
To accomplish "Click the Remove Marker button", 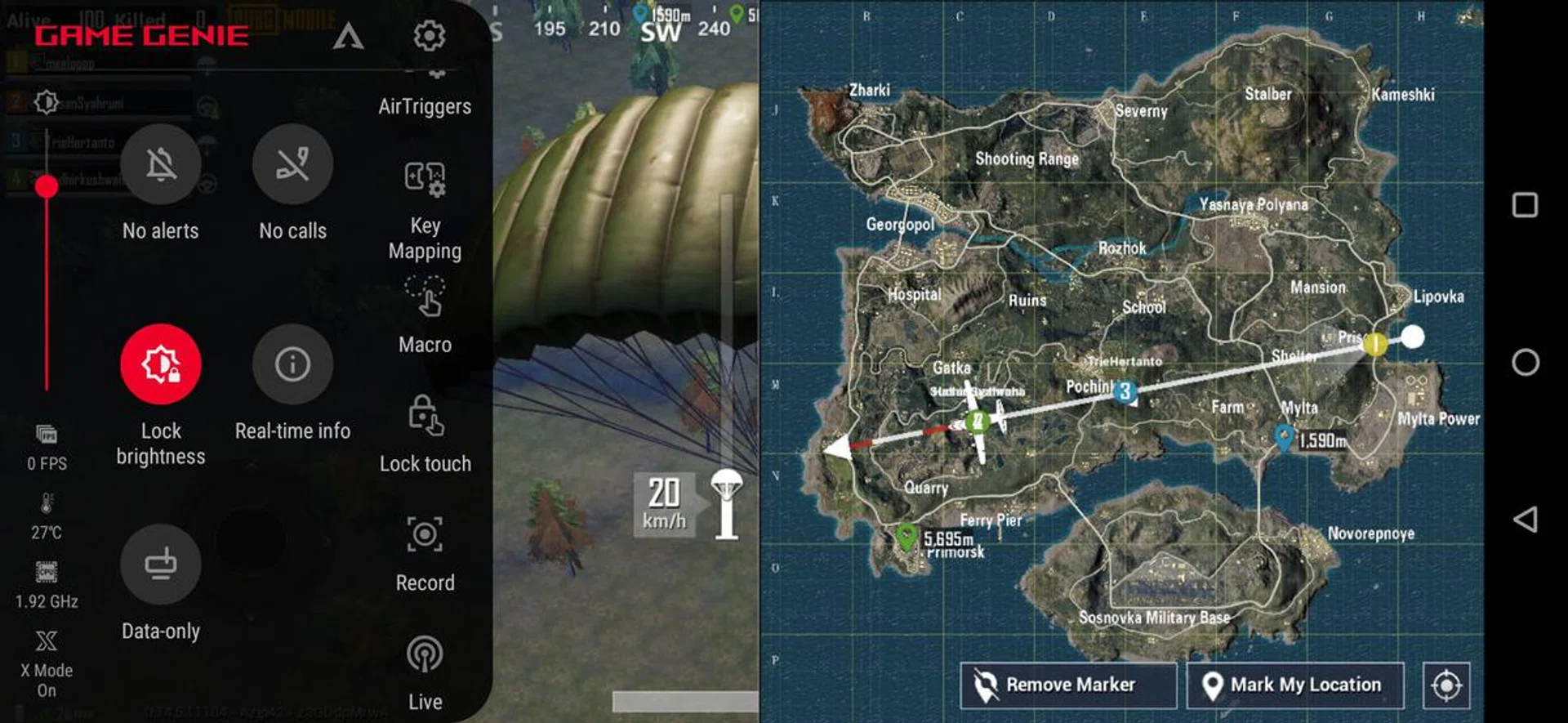I will click(1068, 685).
